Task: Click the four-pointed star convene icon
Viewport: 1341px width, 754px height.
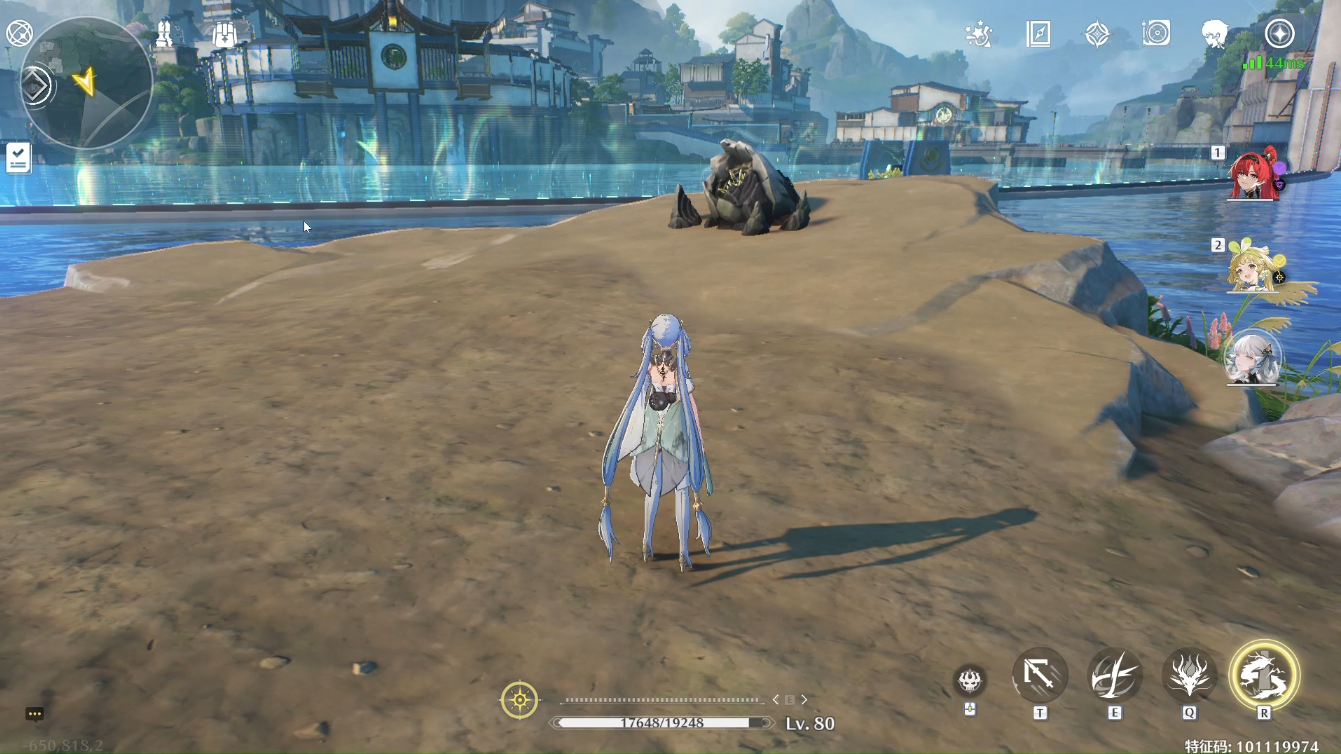Action: point(1097,34)
